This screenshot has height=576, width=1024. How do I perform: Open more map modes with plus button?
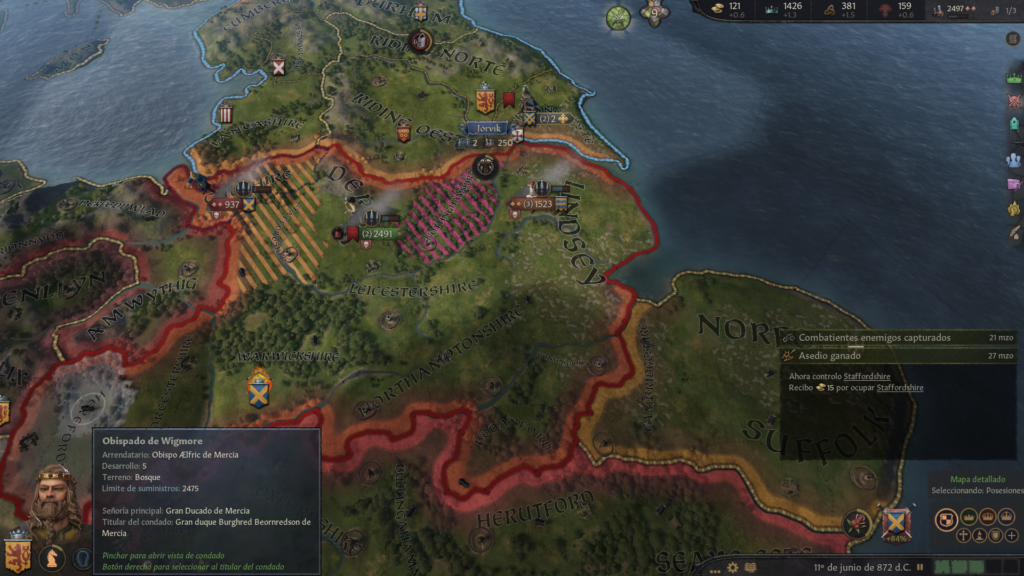coord(1012,536)
